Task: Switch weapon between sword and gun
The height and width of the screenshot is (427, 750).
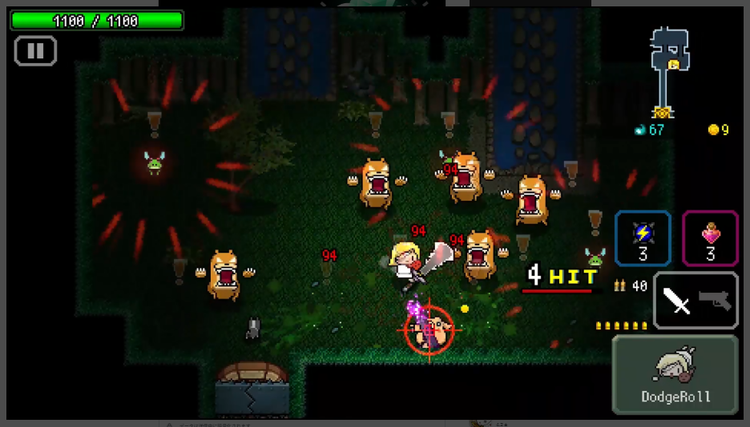Action: click(x=695, y=300)
